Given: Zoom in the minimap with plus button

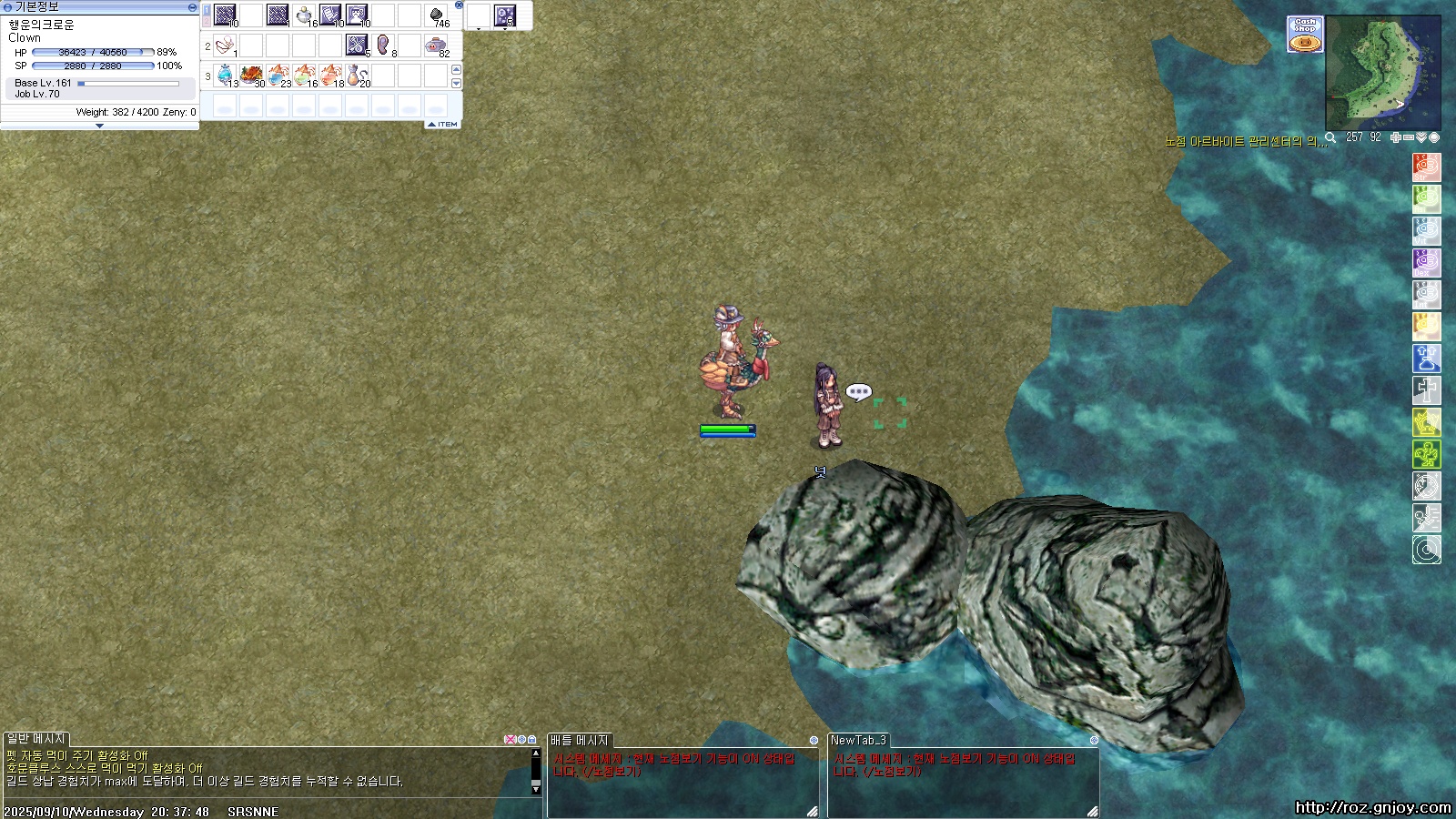Looking at the screenshot, I should [x=1396, y=137].
